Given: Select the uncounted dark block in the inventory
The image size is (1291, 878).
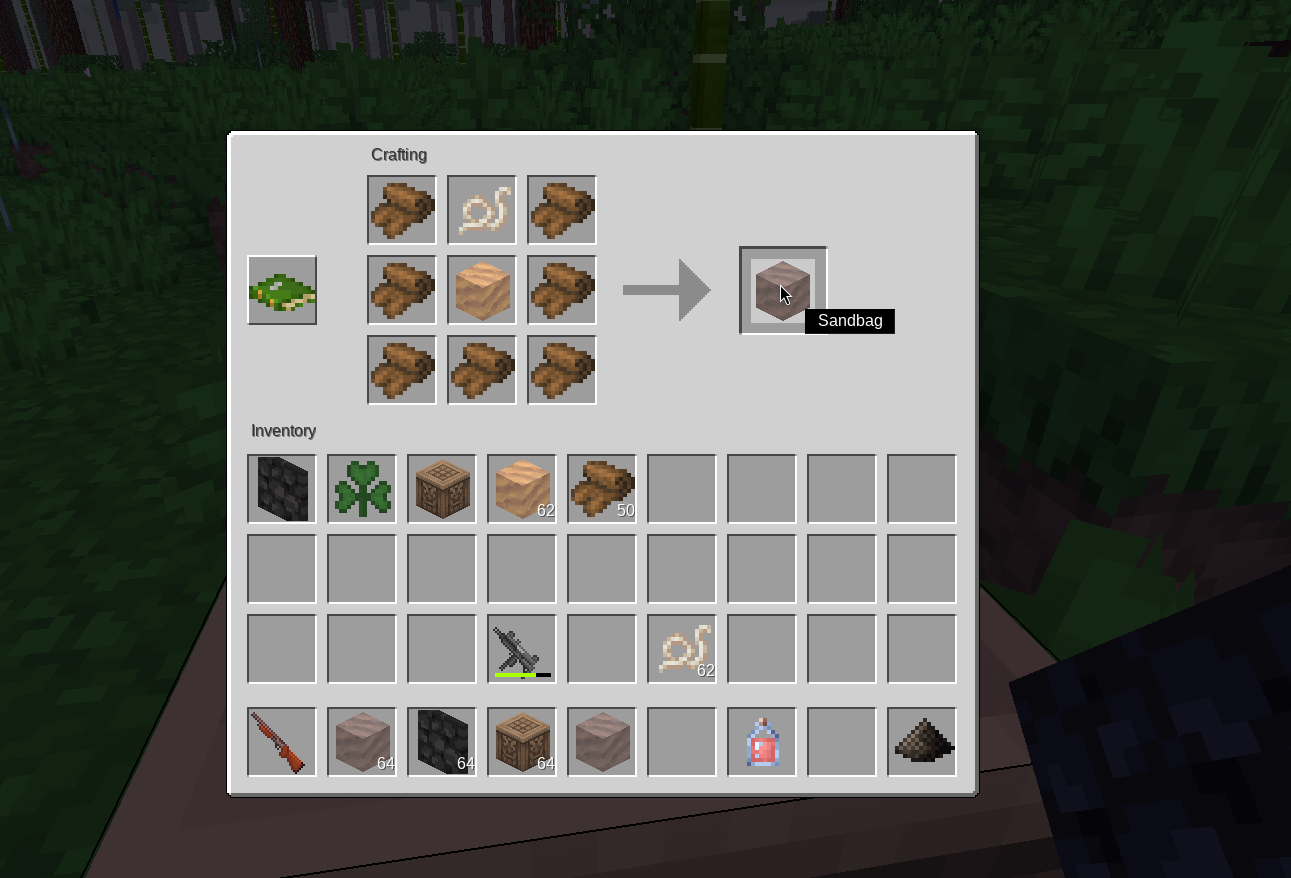Looking at the screenshot, I should point(282,489).
